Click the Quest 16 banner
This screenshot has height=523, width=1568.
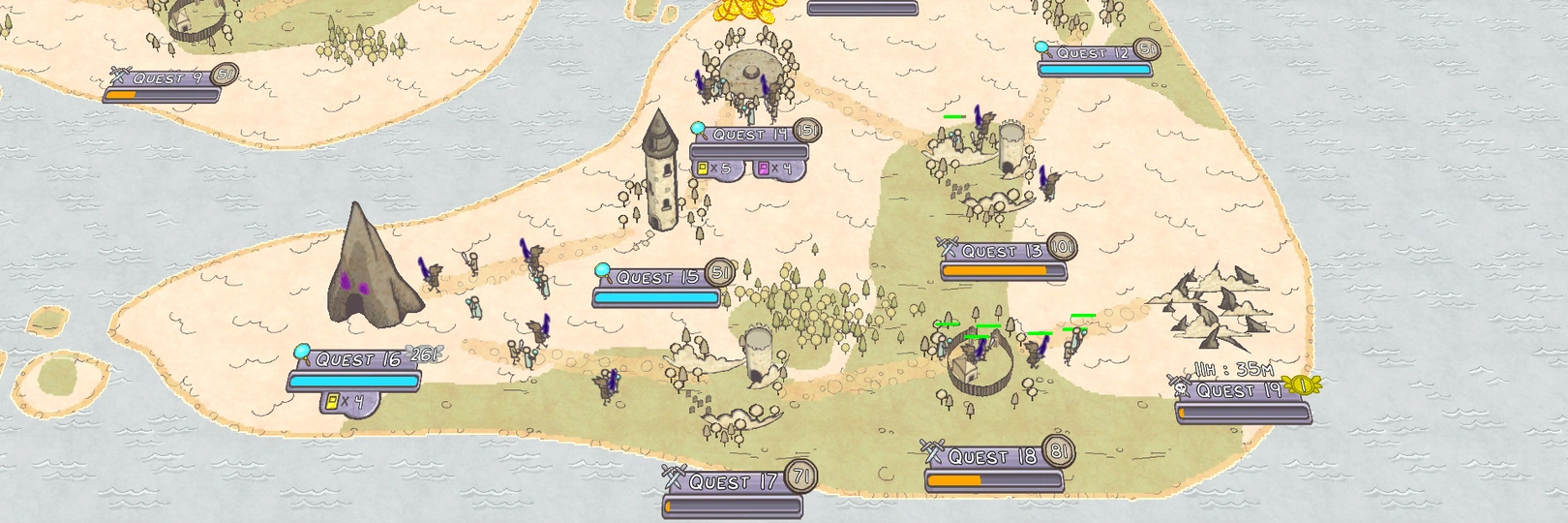(x=357, y=360)
